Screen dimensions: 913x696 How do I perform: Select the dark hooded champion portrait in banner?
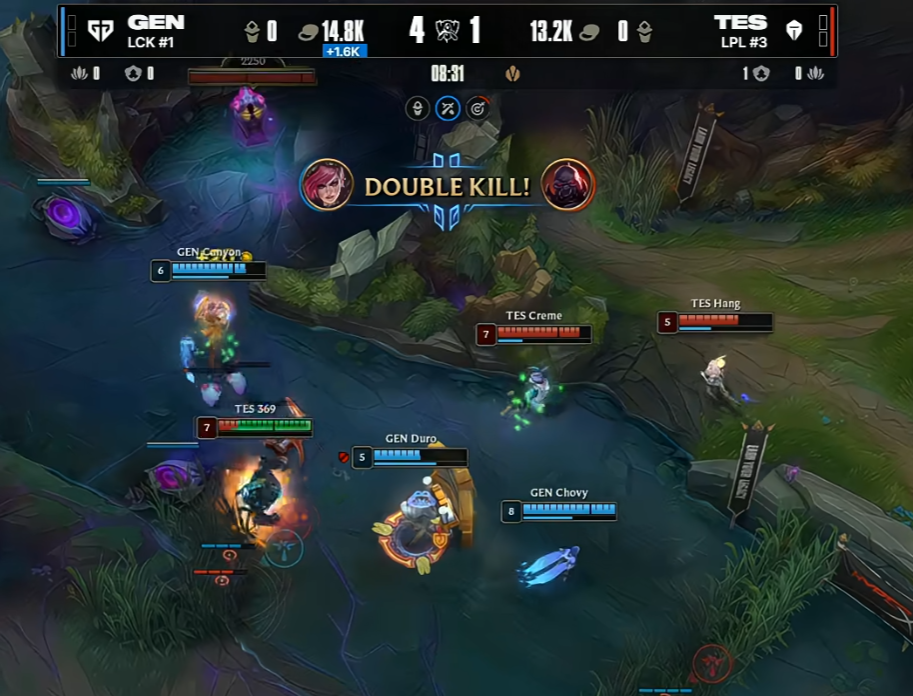tap(568, 185)
